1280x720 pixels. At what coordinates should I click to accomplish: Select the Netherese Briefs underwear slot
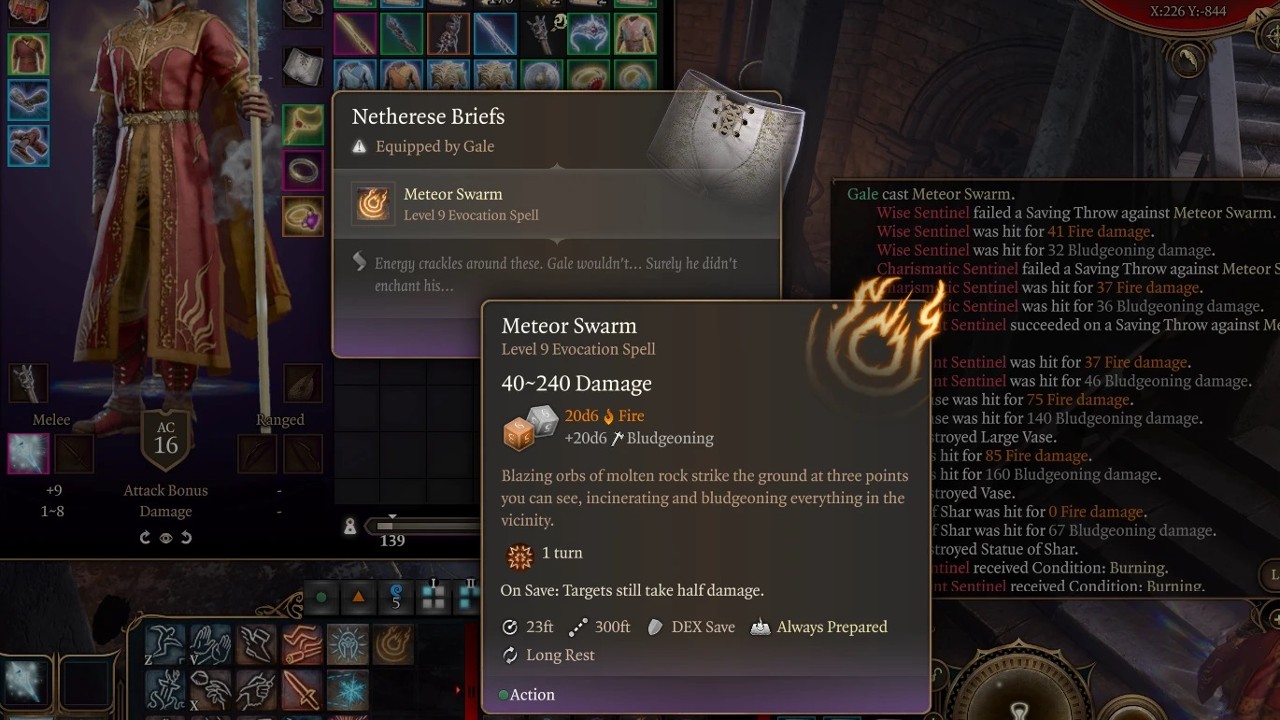pyautogui.click(x=302, y=67)
